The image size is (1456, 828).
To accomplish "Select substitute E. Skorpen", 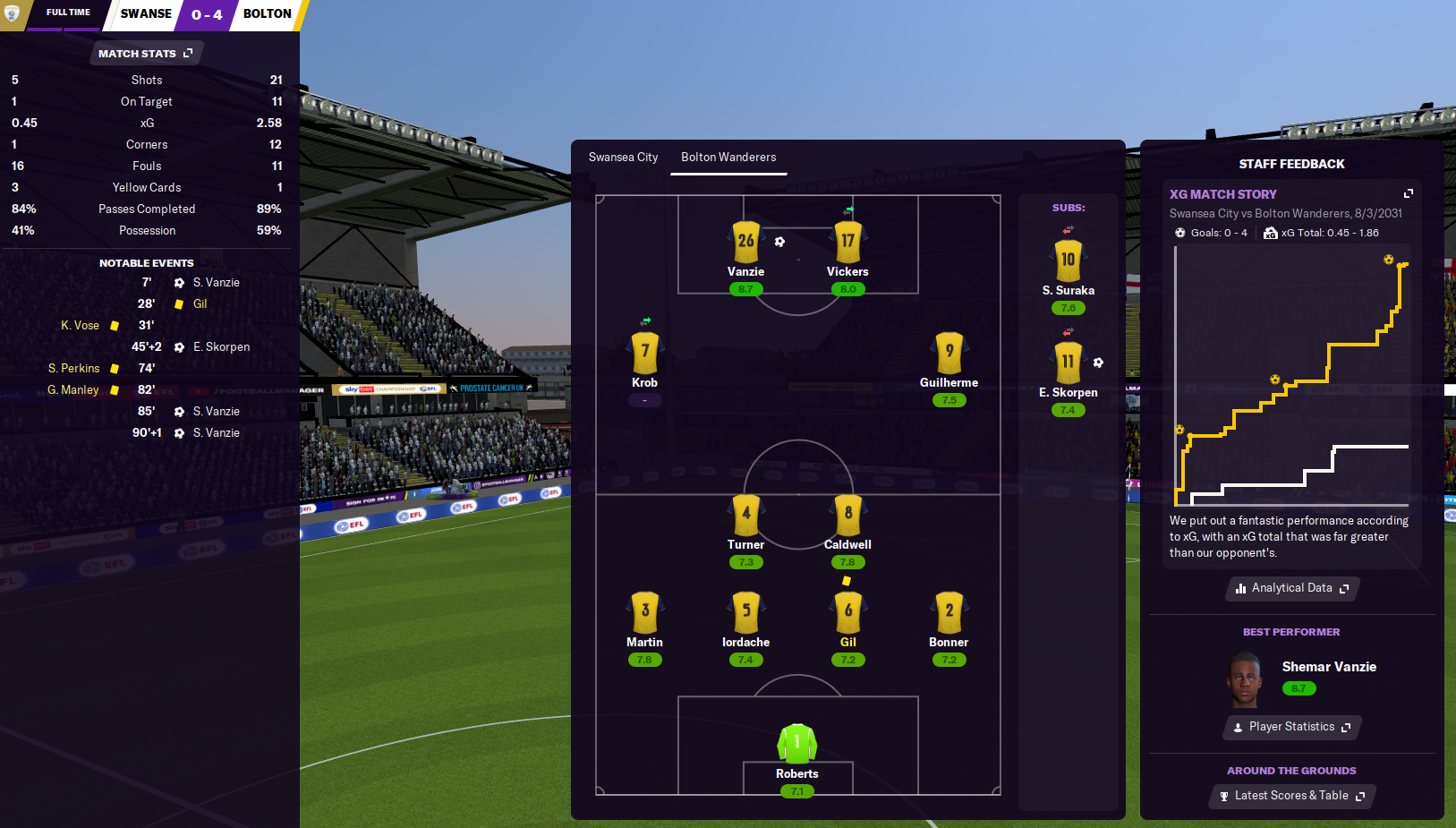I will click(1068, 363).
